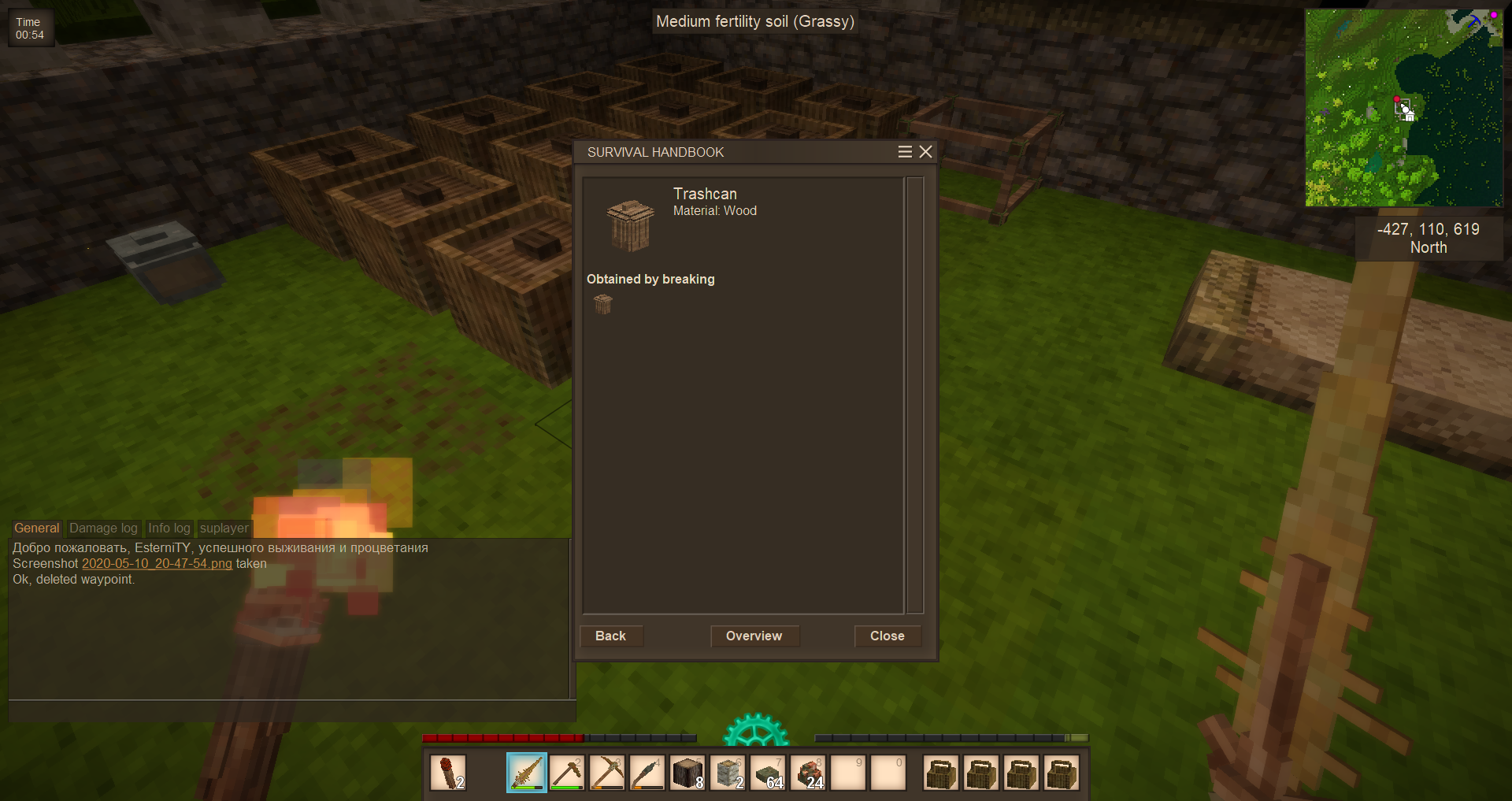Click the Close button in the handbook

coord(887,636)
